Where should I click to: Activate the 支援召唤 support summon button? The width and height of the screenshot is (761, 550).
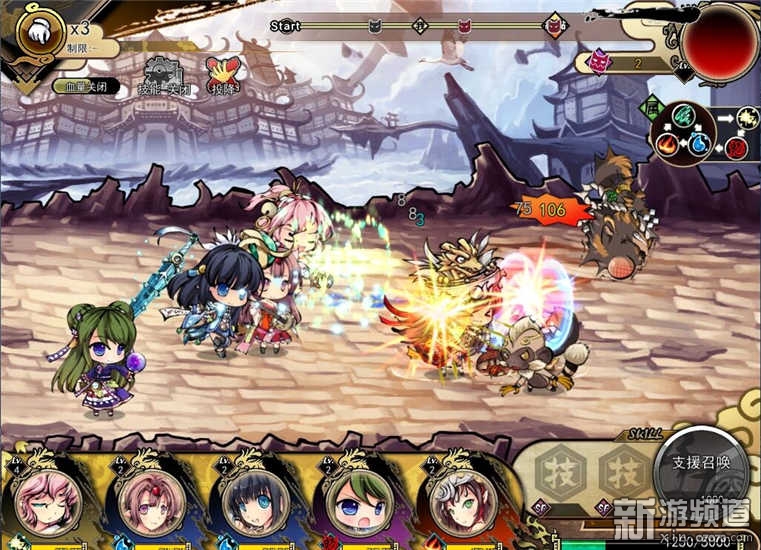click(701, 466)
